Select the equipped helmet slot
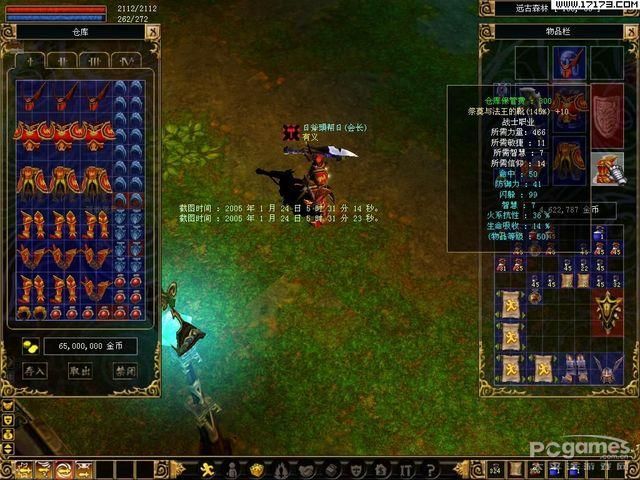 571,62
